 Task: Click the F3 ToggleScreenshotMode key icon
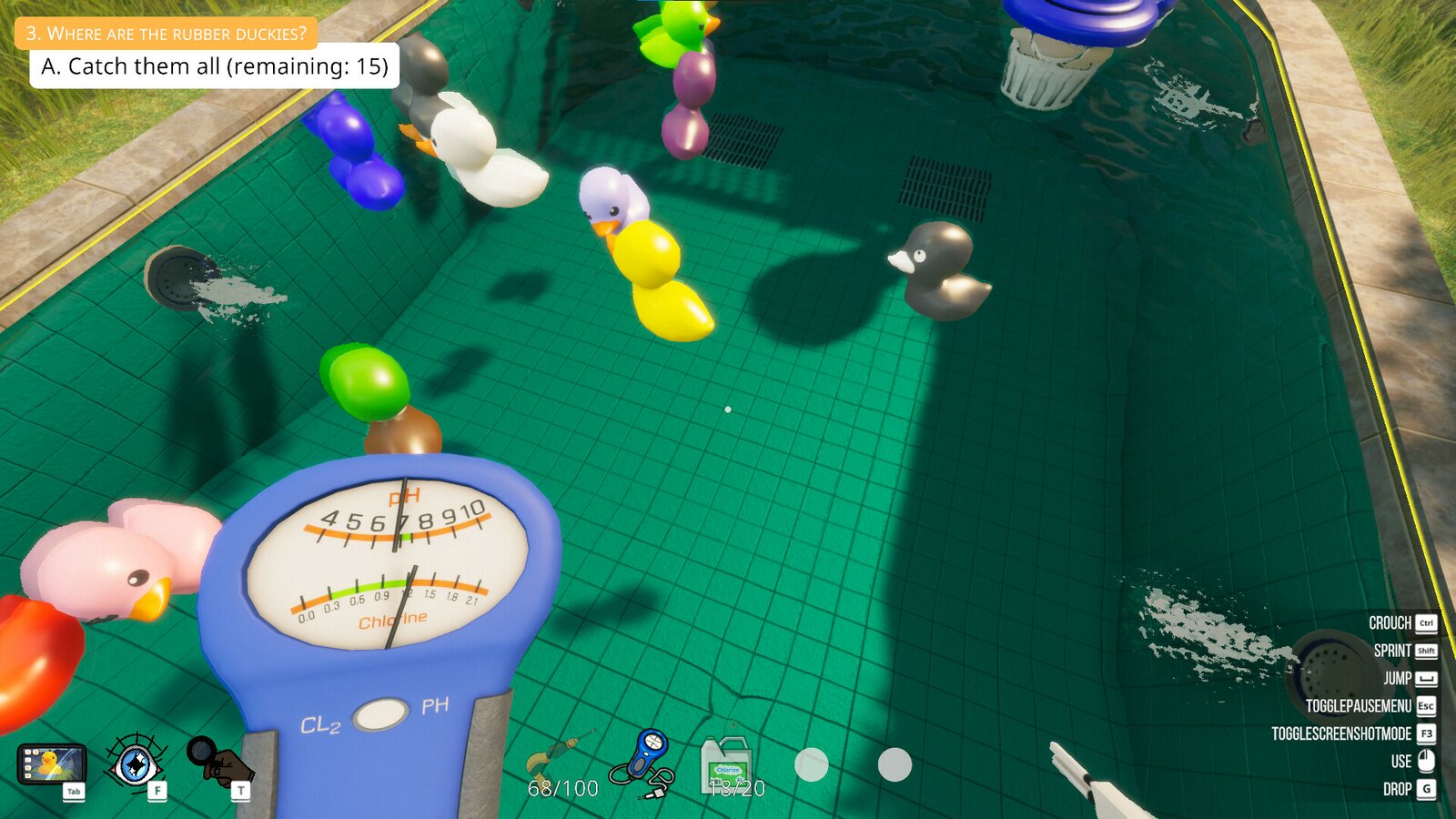(1425, 733)
